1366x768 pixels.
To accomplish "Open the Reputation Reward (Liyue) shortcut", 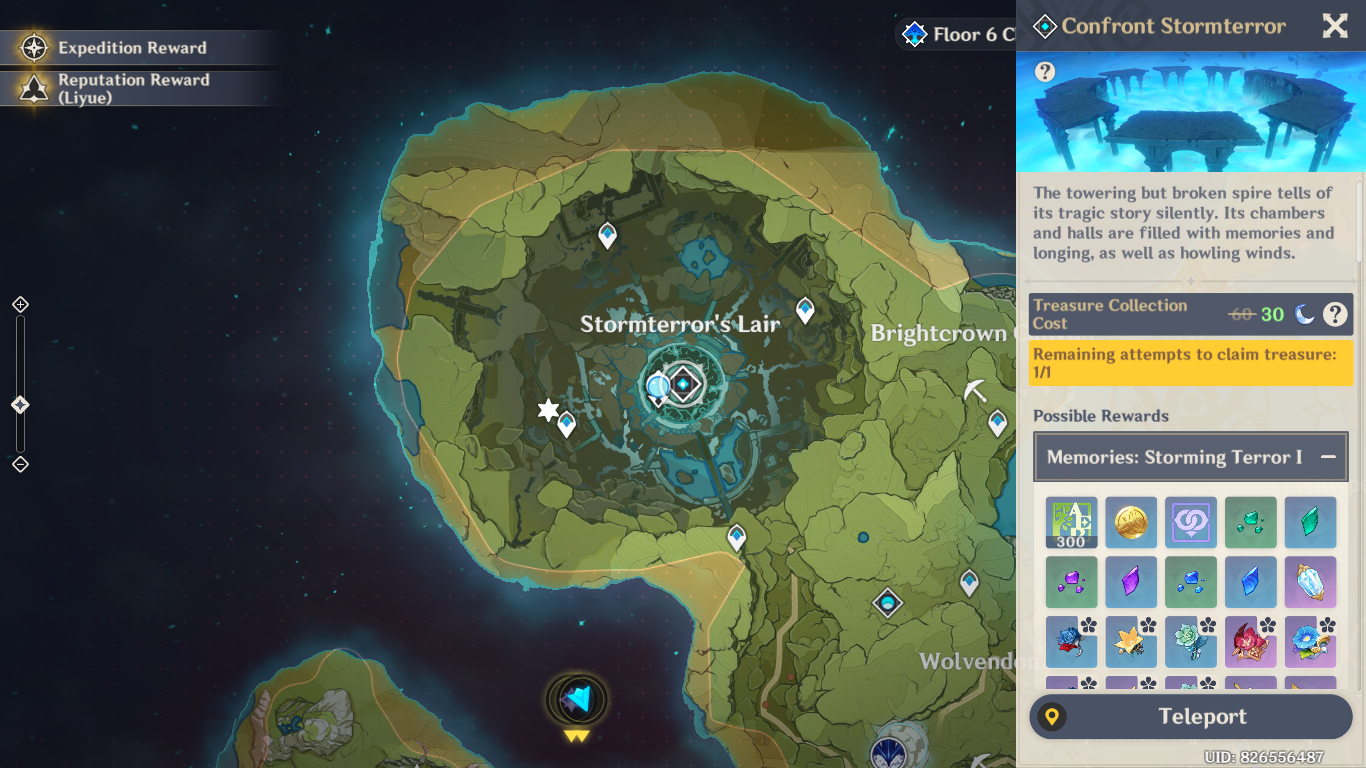I will click(132, 89).
